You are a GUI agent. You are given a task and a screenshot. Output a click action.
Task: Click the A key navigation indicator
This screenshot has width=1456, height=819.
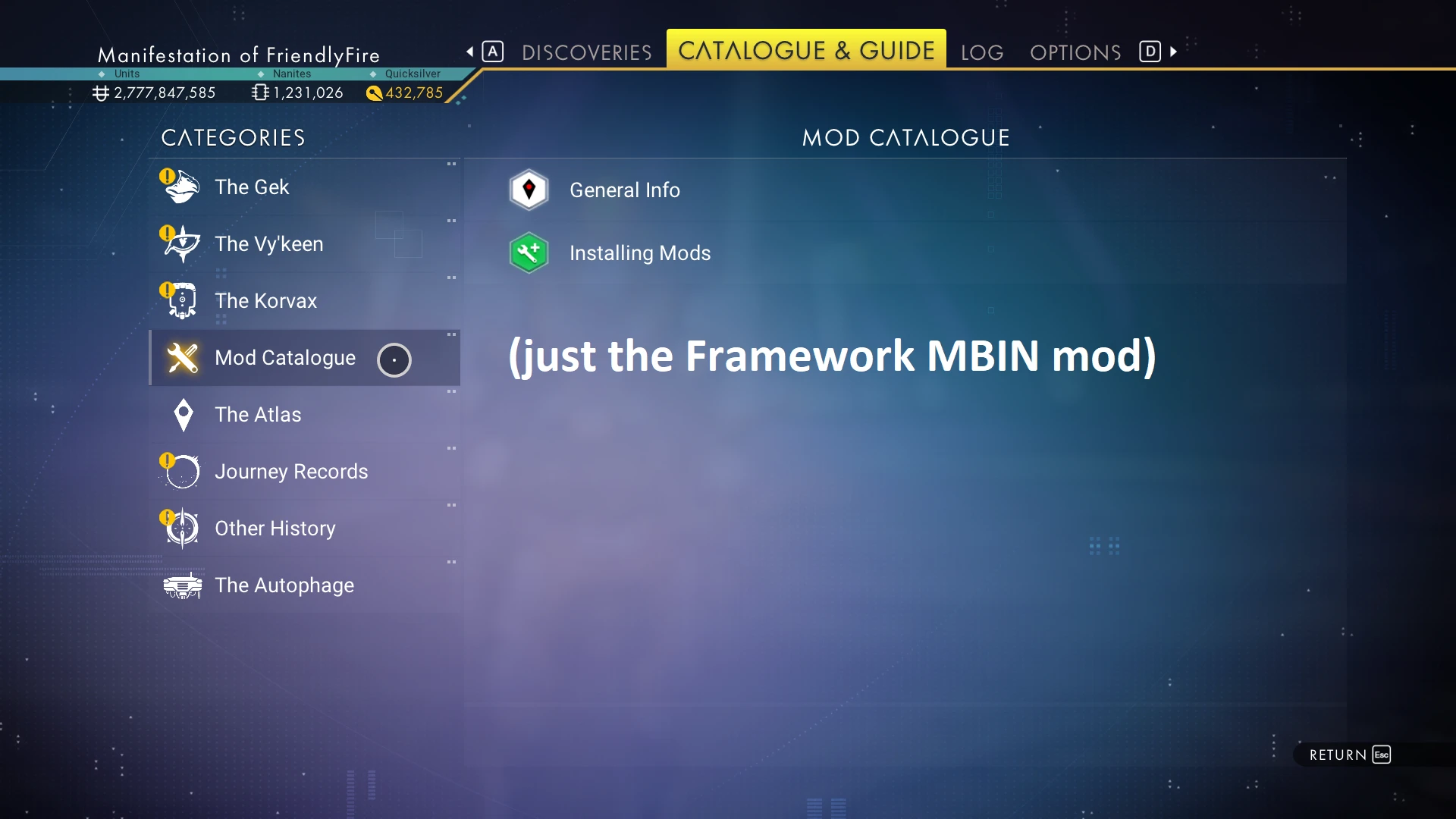coord(493,51)
